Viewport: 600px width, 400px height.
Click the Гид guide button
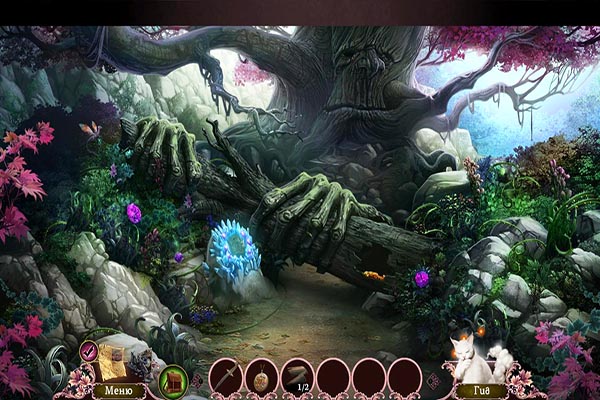coord(482,390)
